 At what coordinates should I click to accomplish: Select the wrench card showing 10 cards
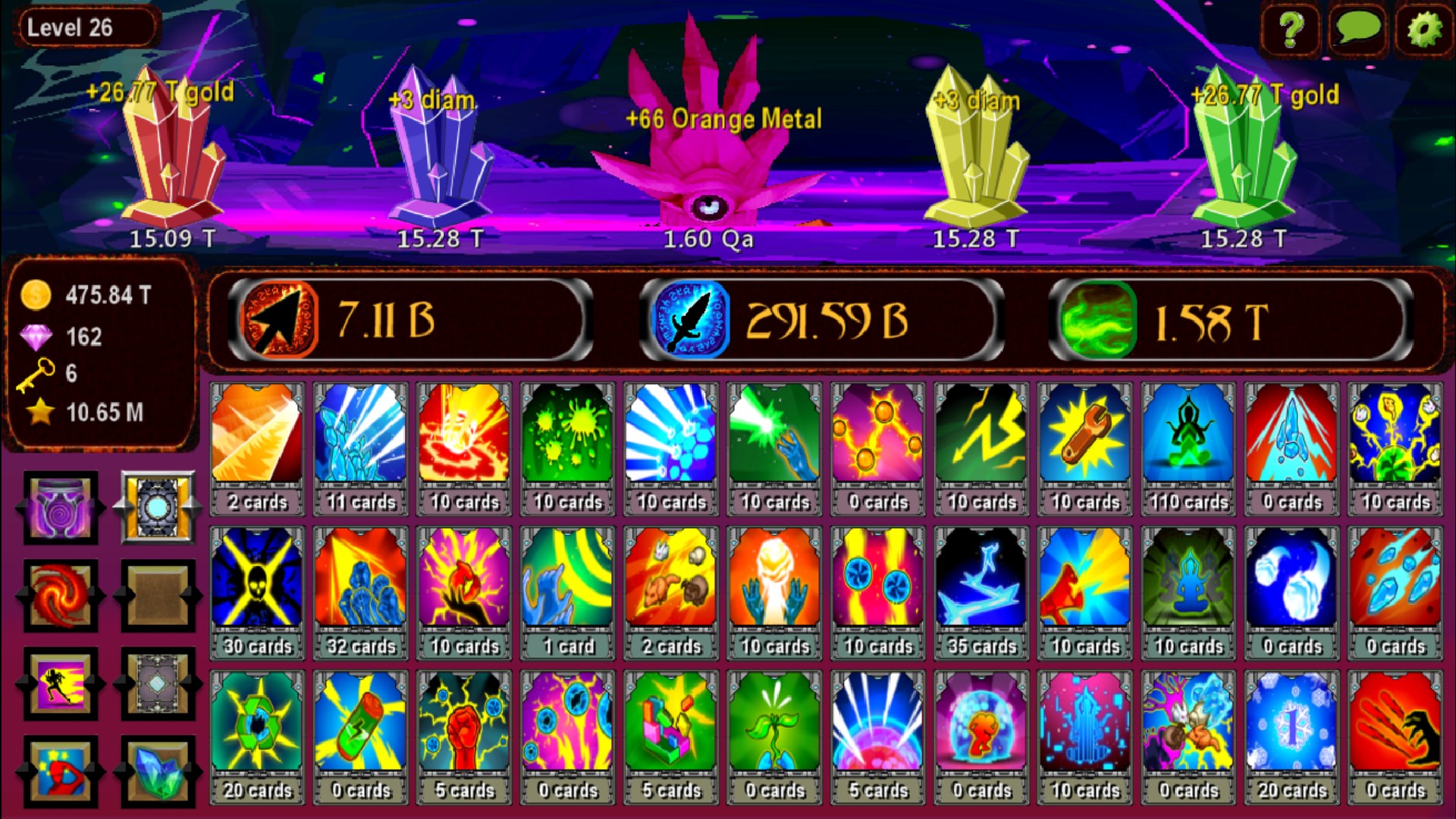click(1084, 440)
